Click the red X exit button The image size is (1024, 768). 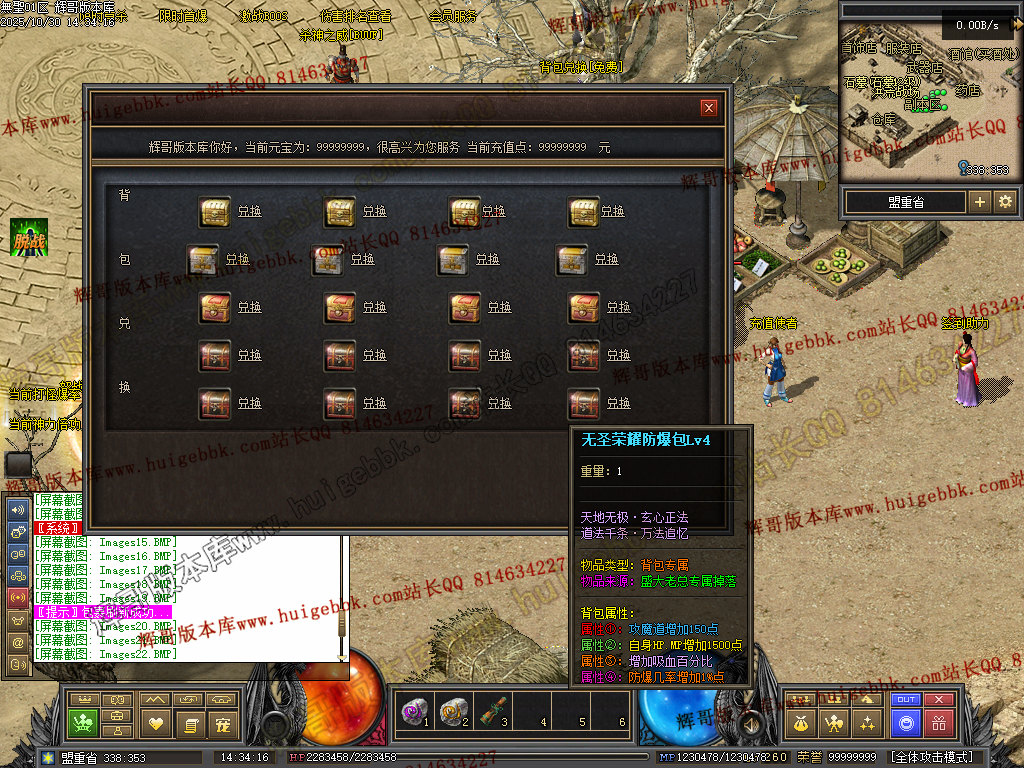[x=938, y=700]
